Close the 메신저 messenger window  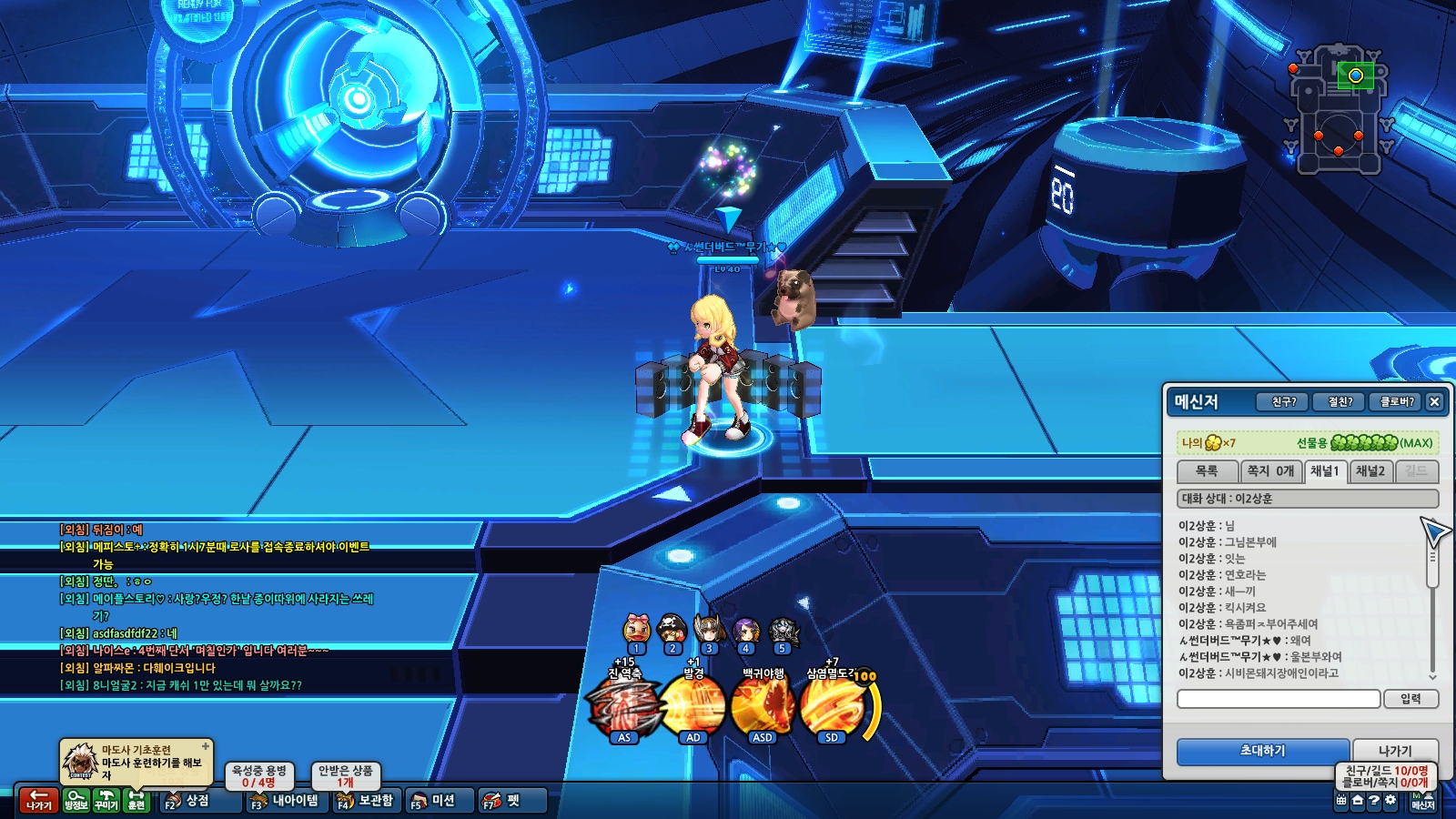point(1434,401)
